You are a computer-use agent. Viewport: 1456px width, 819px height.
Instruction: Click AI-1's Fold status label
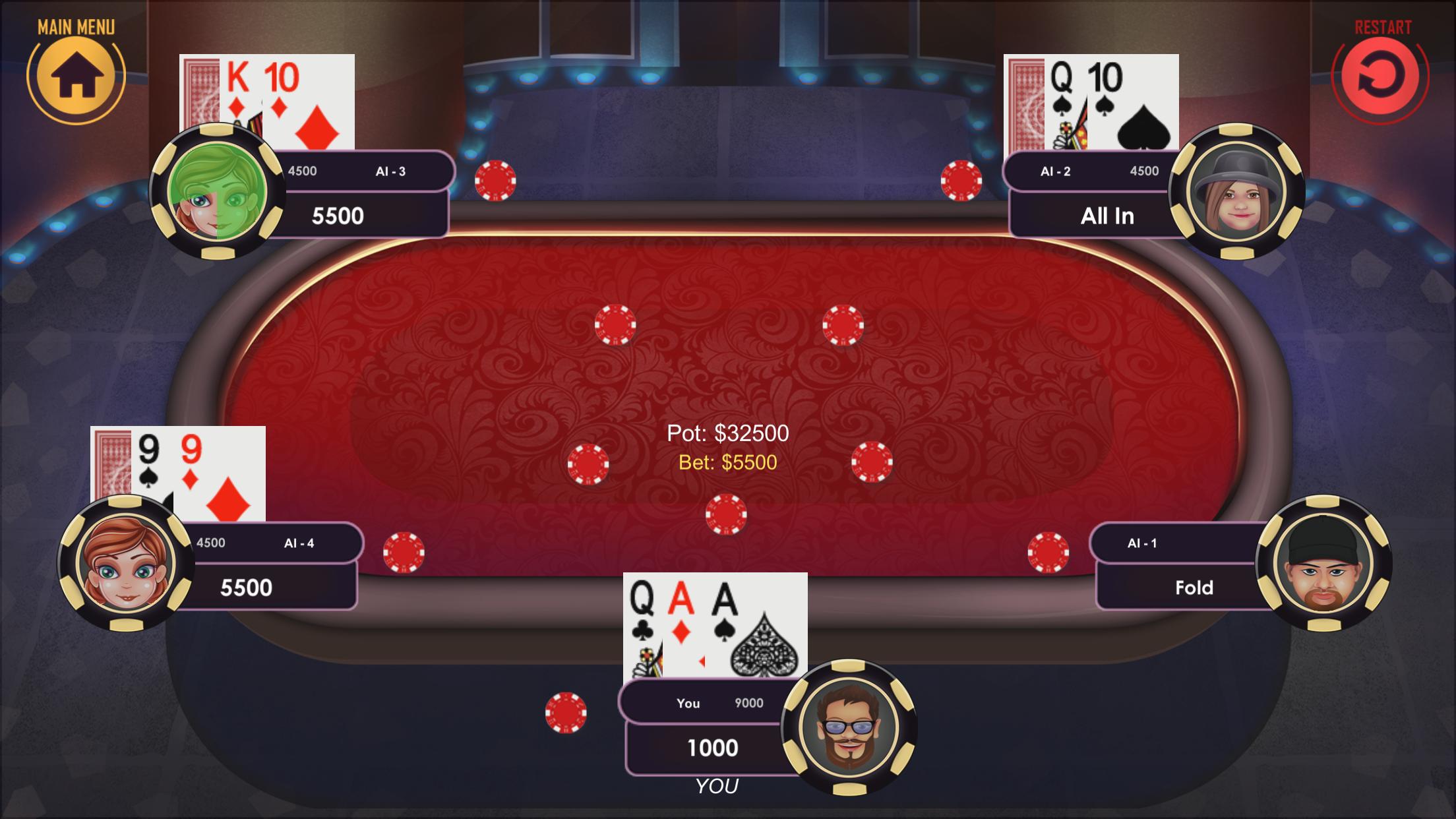(x=1194, y=588)
